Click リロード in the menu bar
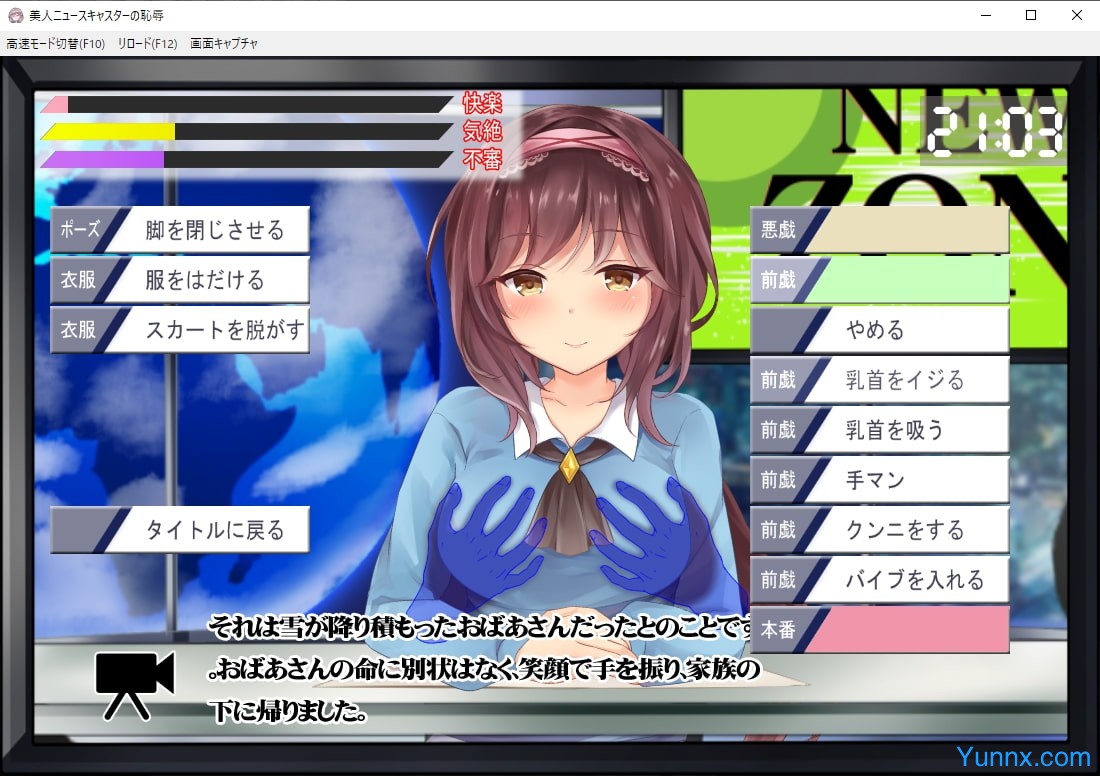The image size is (1100, 776). (147, 44)
